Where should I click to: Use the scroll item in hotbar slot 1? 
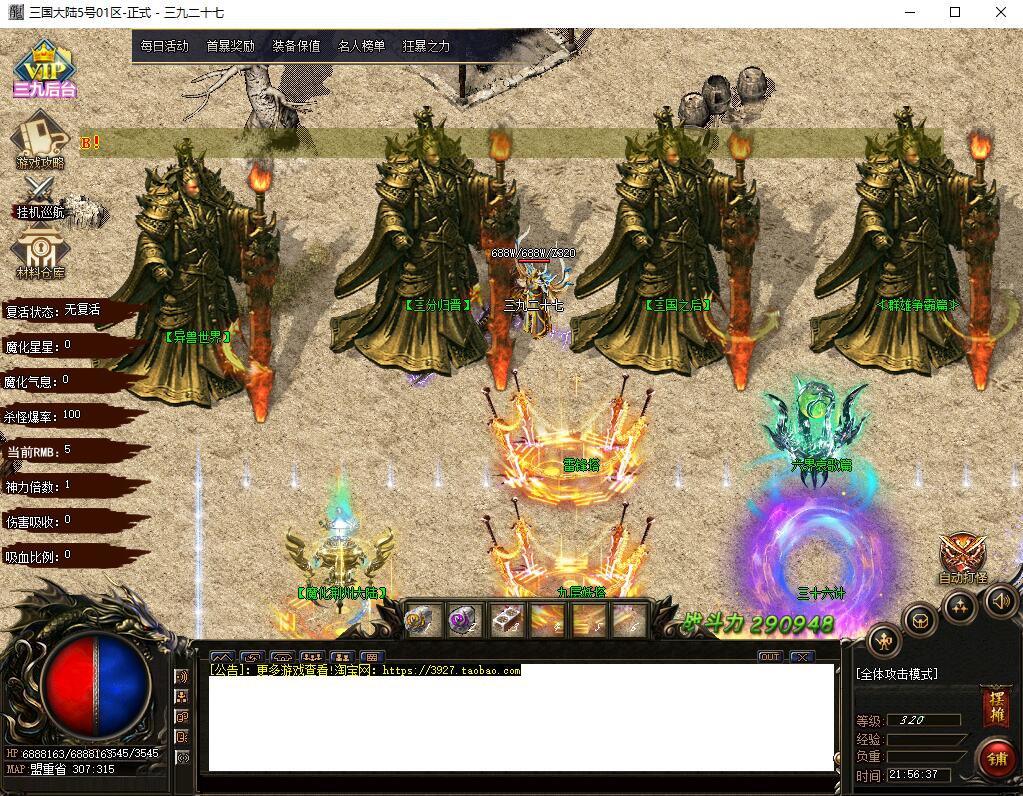click(x=420, y=621)
